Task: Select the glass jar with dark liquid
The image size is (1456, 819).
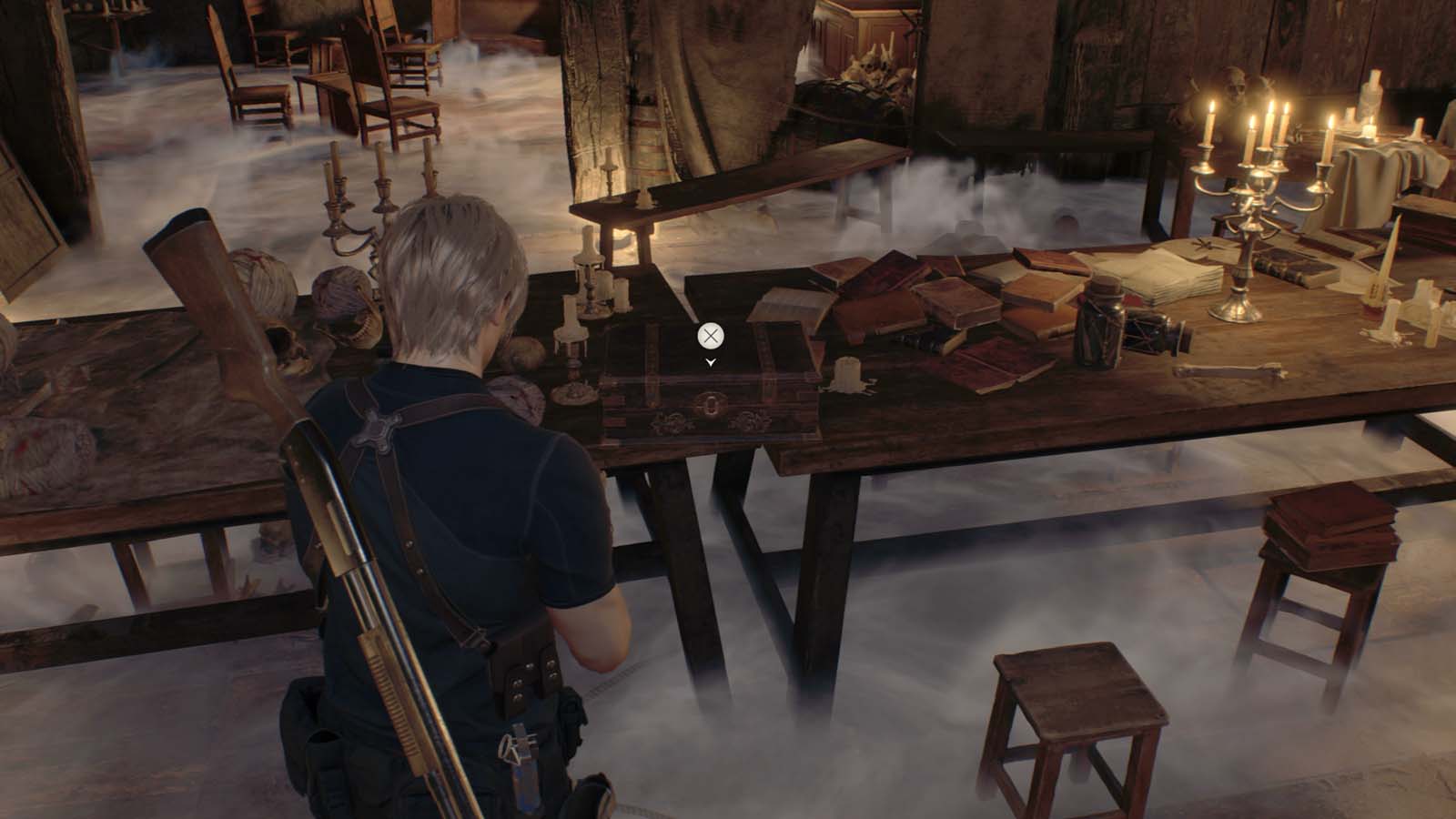Action: [1097, 323]
